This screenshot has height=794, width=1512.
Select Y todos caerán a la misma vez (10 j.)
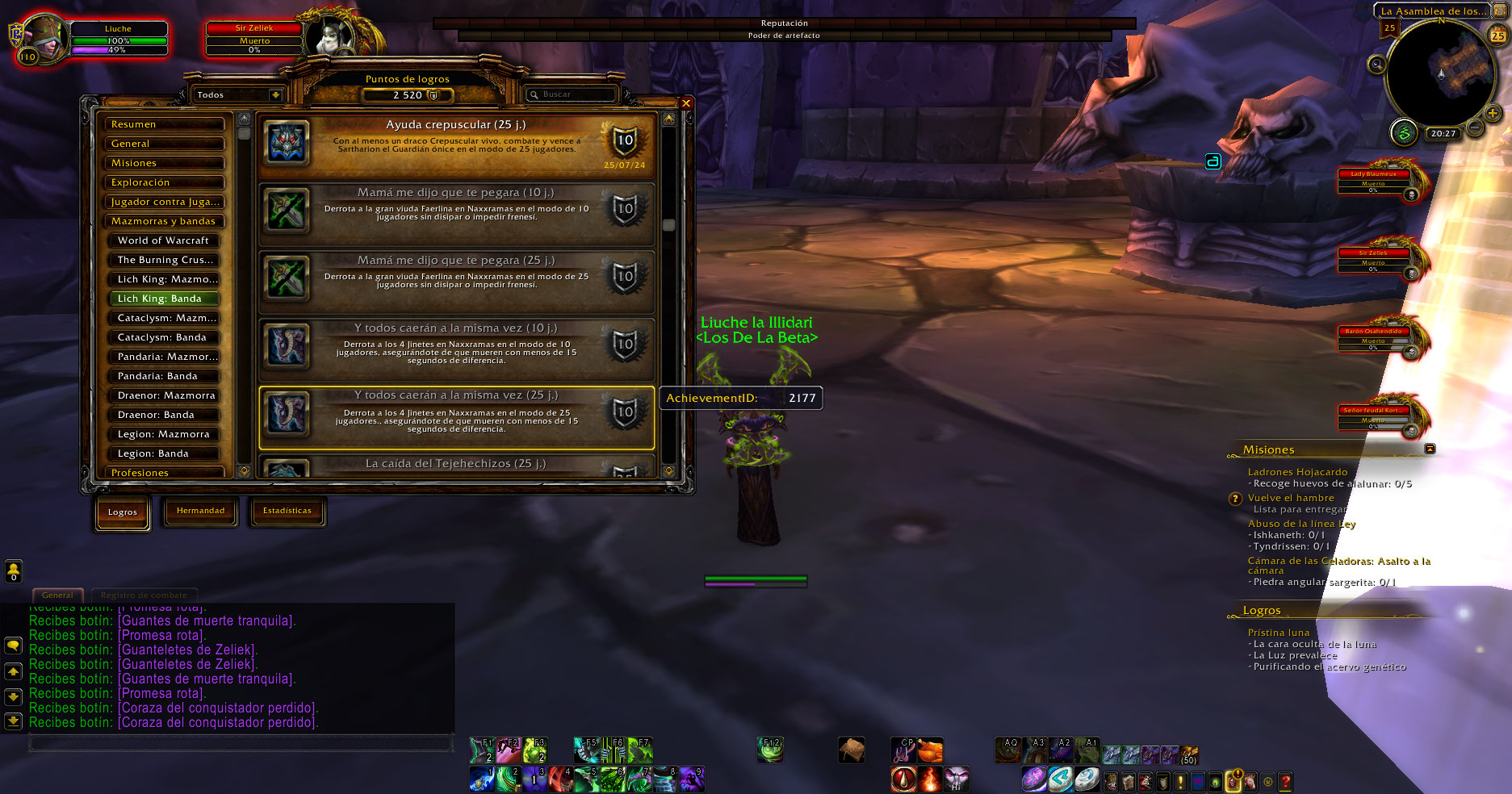coord(456,349)
